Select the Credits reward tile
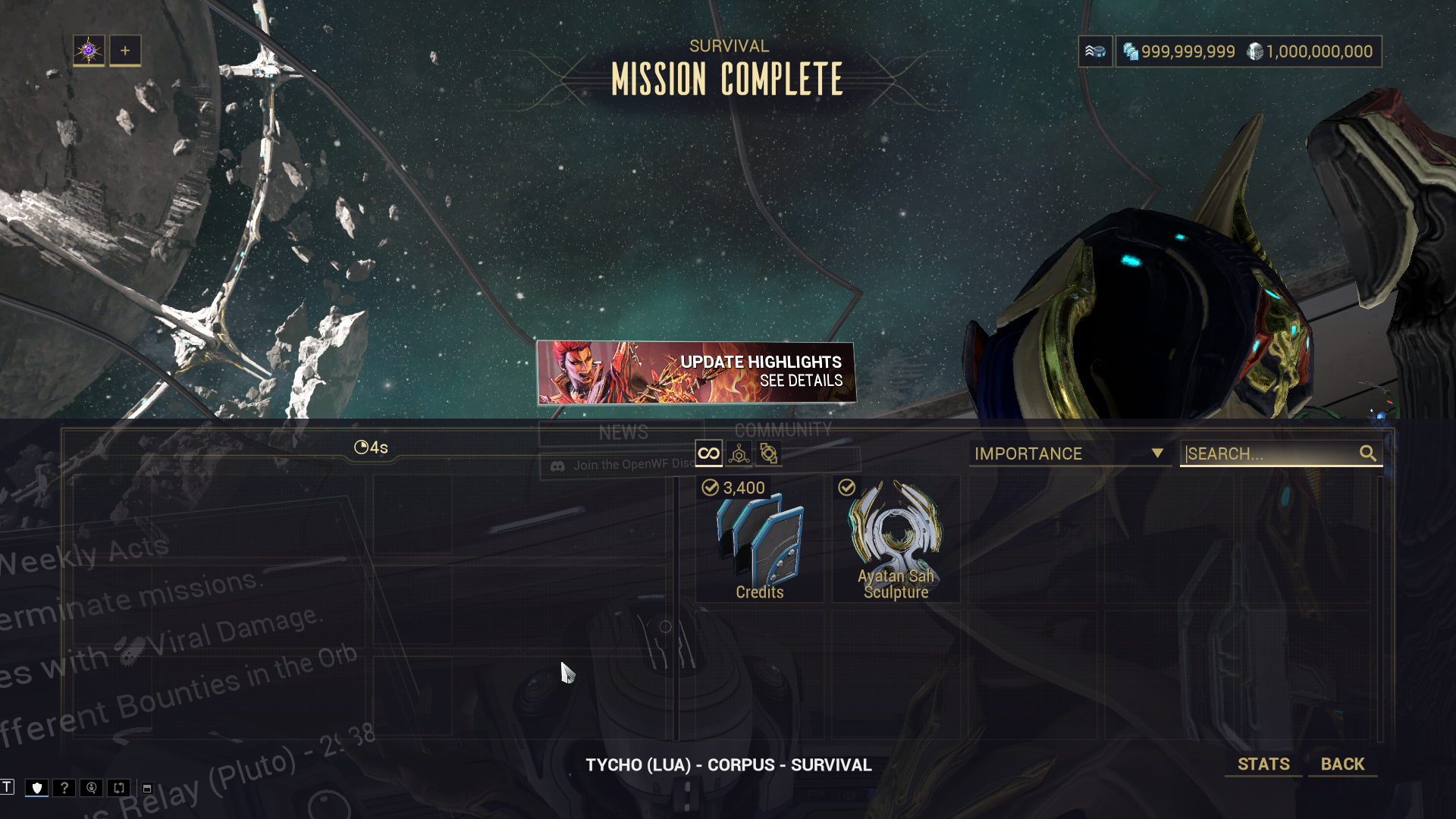1456x819 pixels. (x=759, y=540)
